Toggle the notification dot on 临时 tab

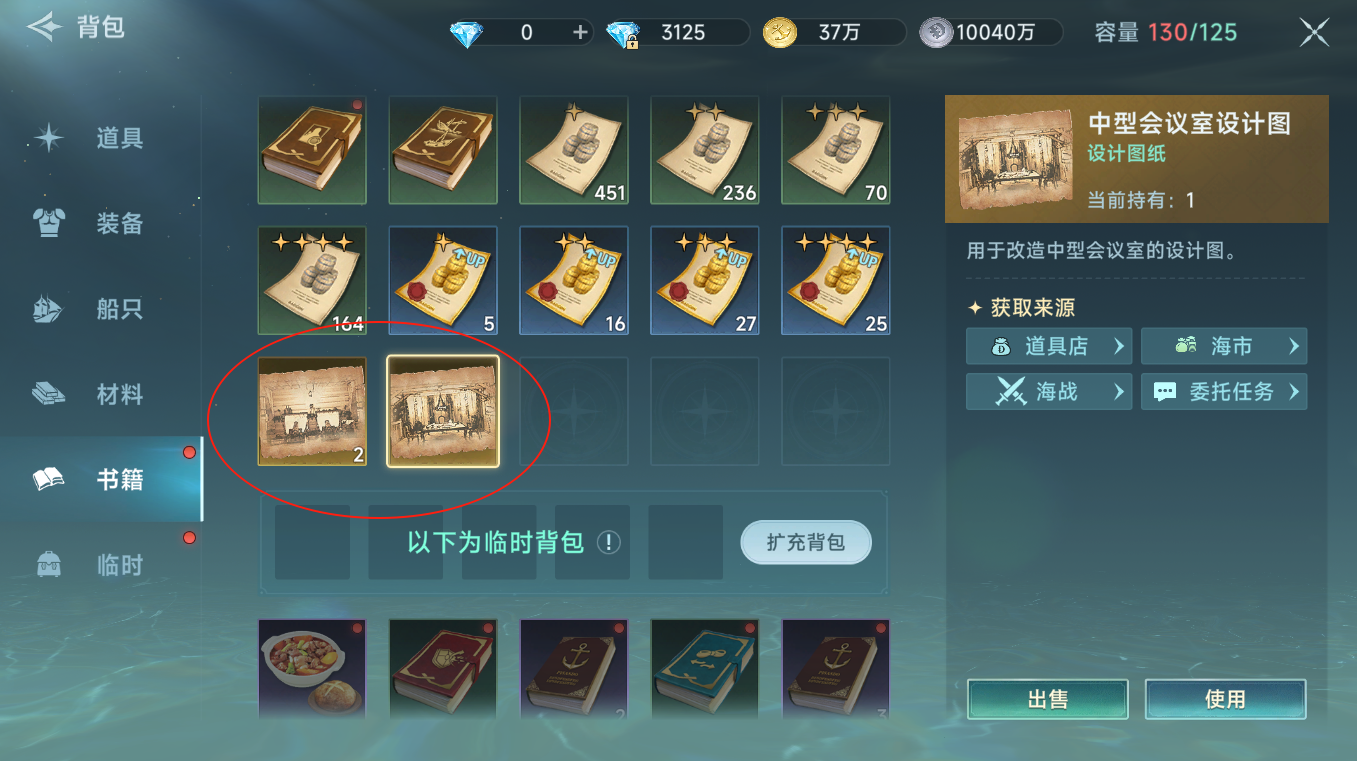pos(189,538)
